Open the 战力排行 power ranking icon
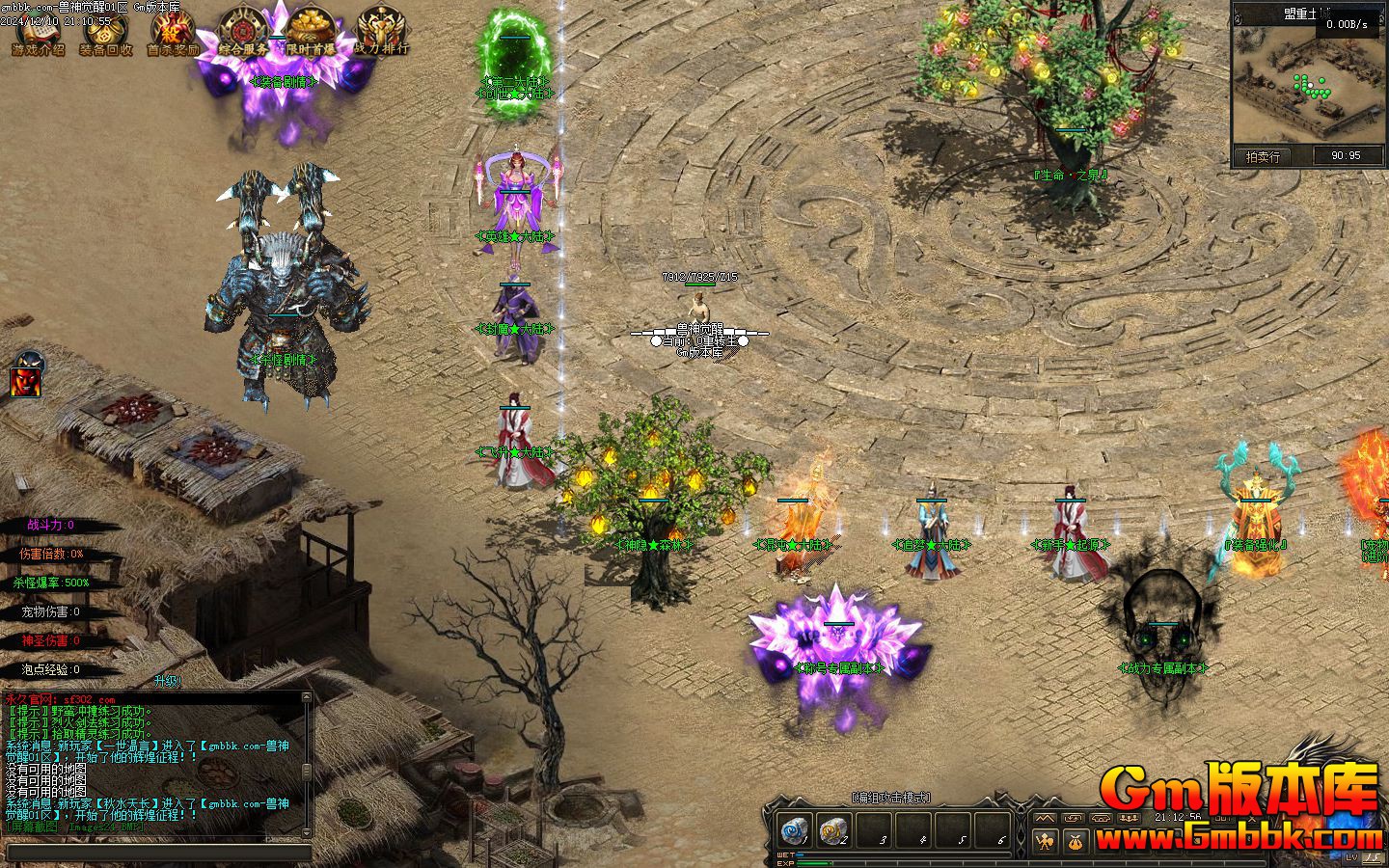Viewport: 1389px width, 868px height. (x=381, y=33)
